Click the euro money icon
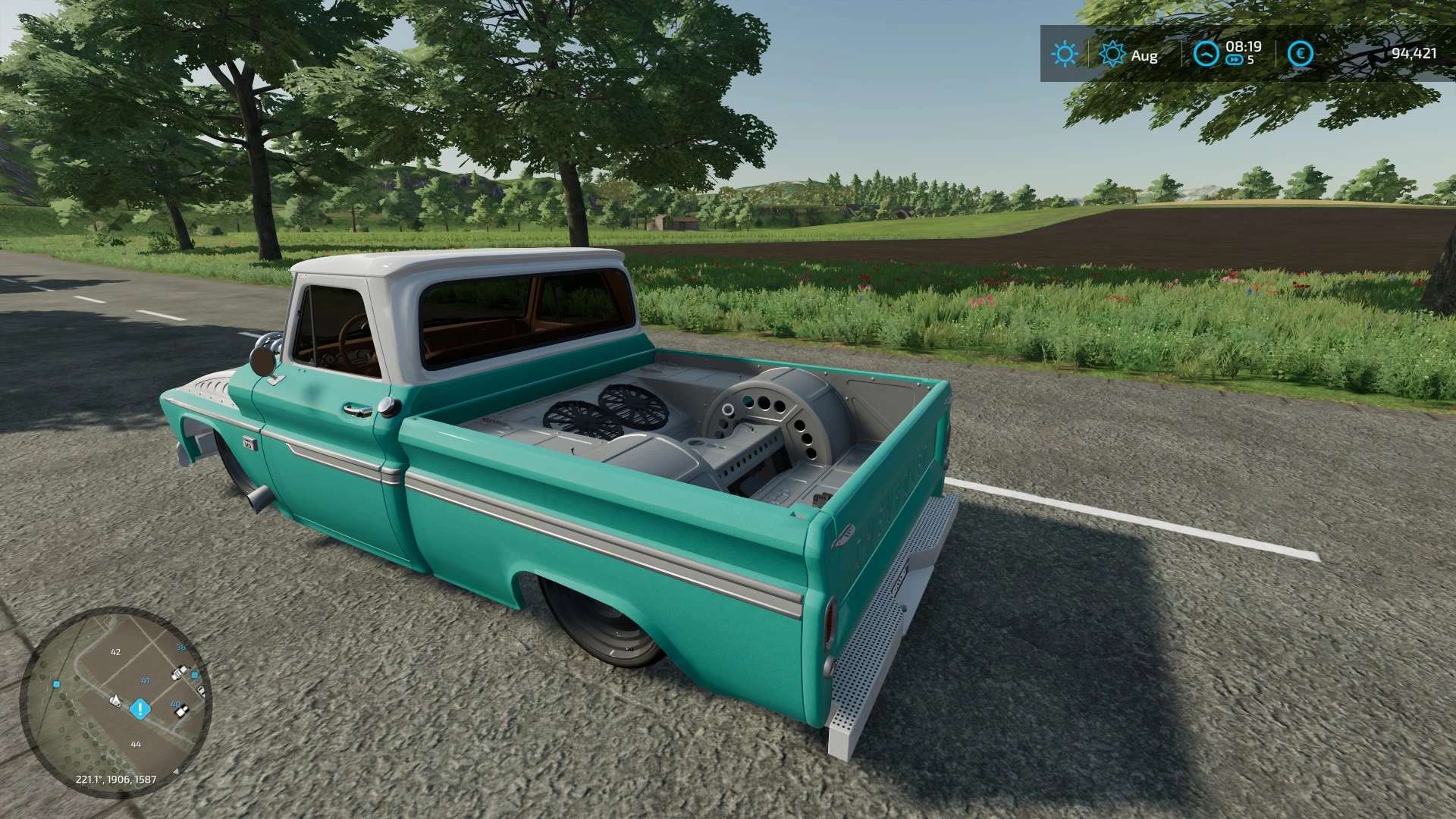This screenshot has width=1456, height=819. (x=1301, y=54)
